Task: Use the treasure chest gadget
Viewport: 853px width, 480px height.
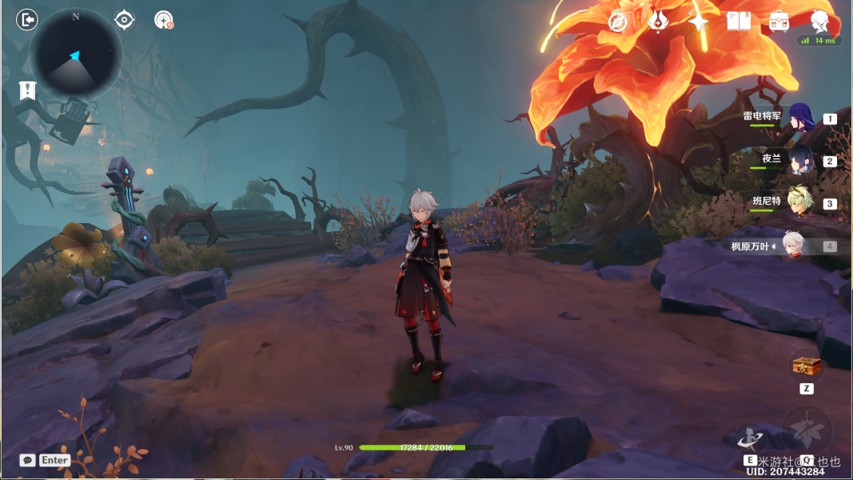Action: point(806,366)
